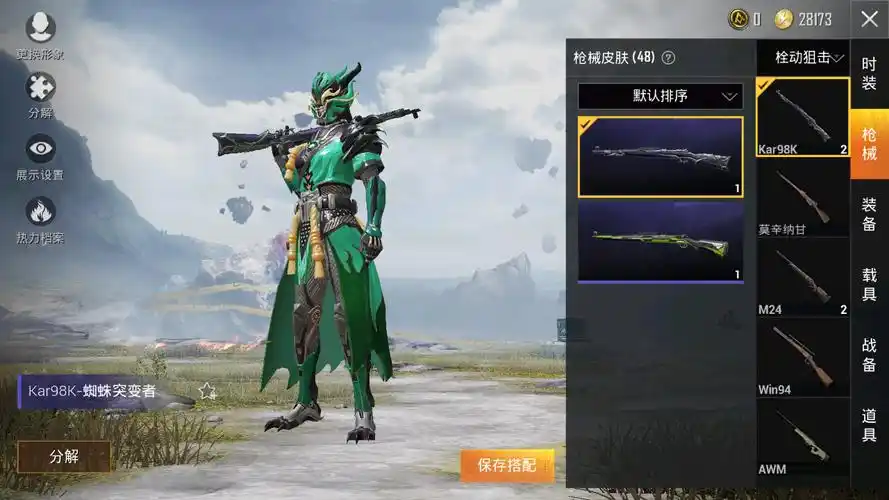Favorite the skin with the star icon
Screen dimensions: 889x500
pyautogui.click(x=207, y=391)
